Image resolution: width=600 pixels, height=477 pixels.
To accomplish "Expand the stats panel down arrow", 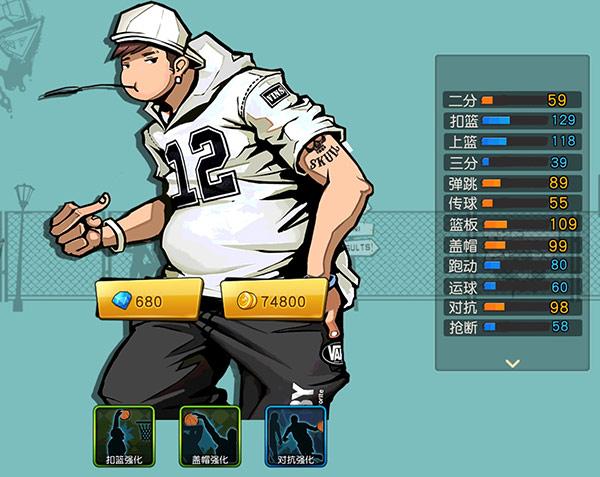I will click(x=513, y=363).
